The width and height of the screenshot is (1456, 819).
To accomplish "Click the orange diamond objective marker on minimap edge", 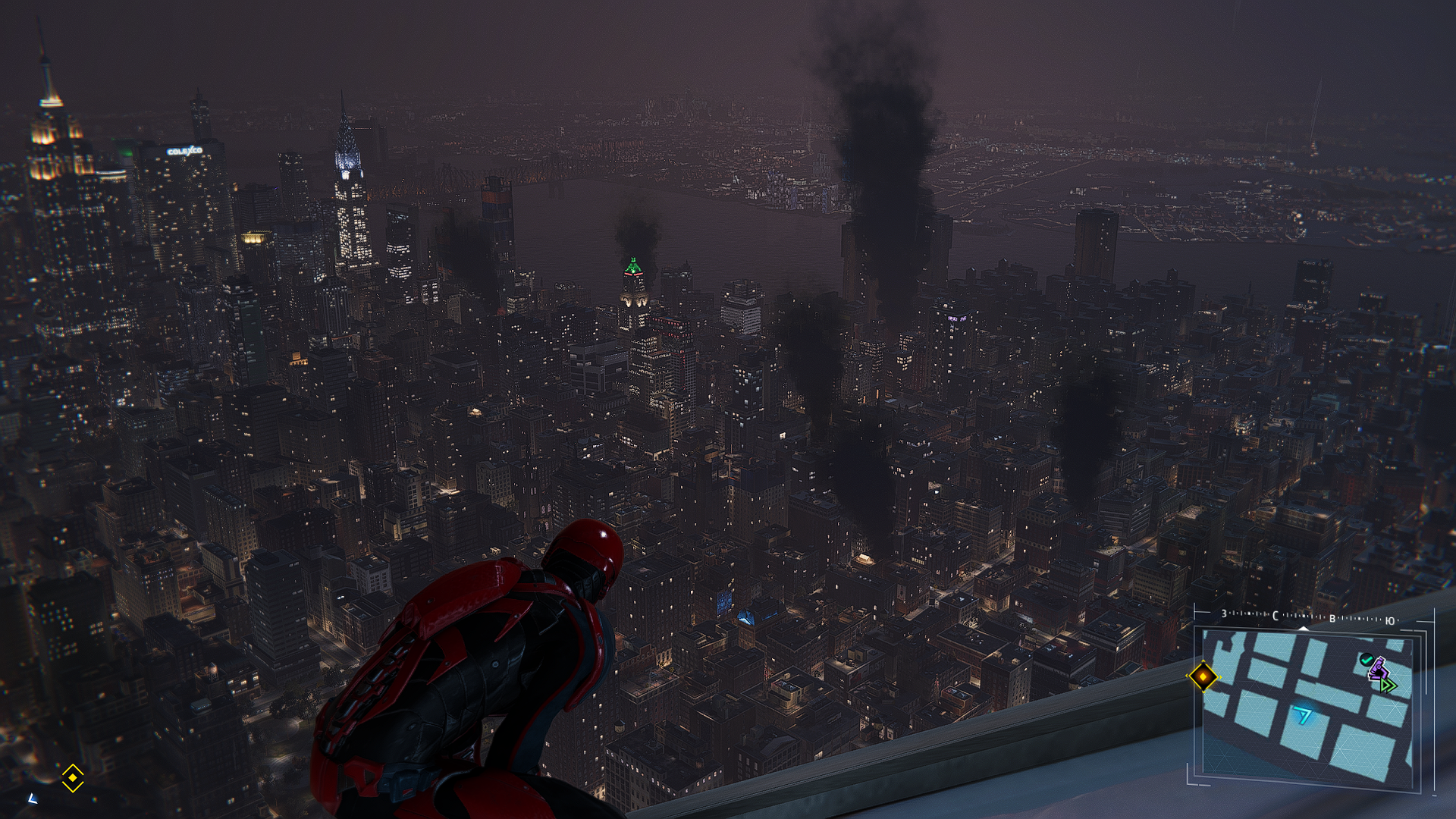I will click(1203, 676).
